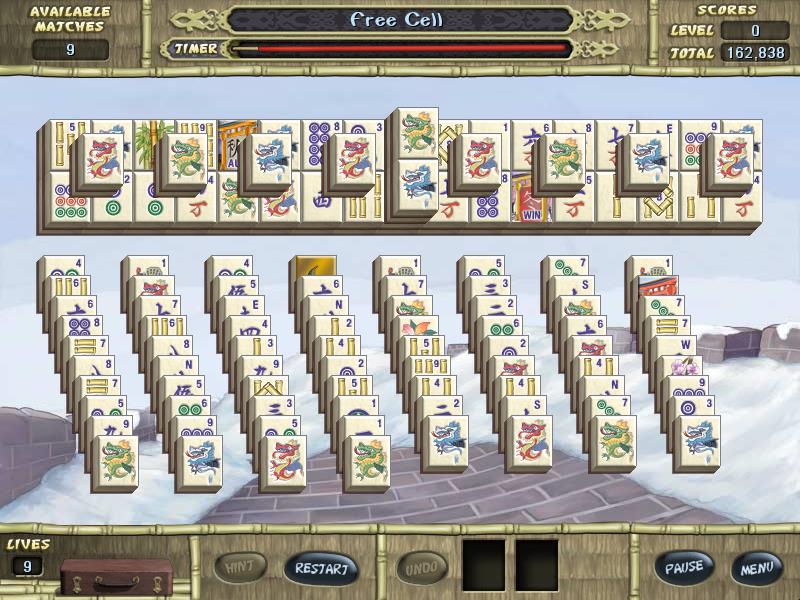Choose the purple blossom tile
The width and height of the screenshot is (800, 600).
685,368
